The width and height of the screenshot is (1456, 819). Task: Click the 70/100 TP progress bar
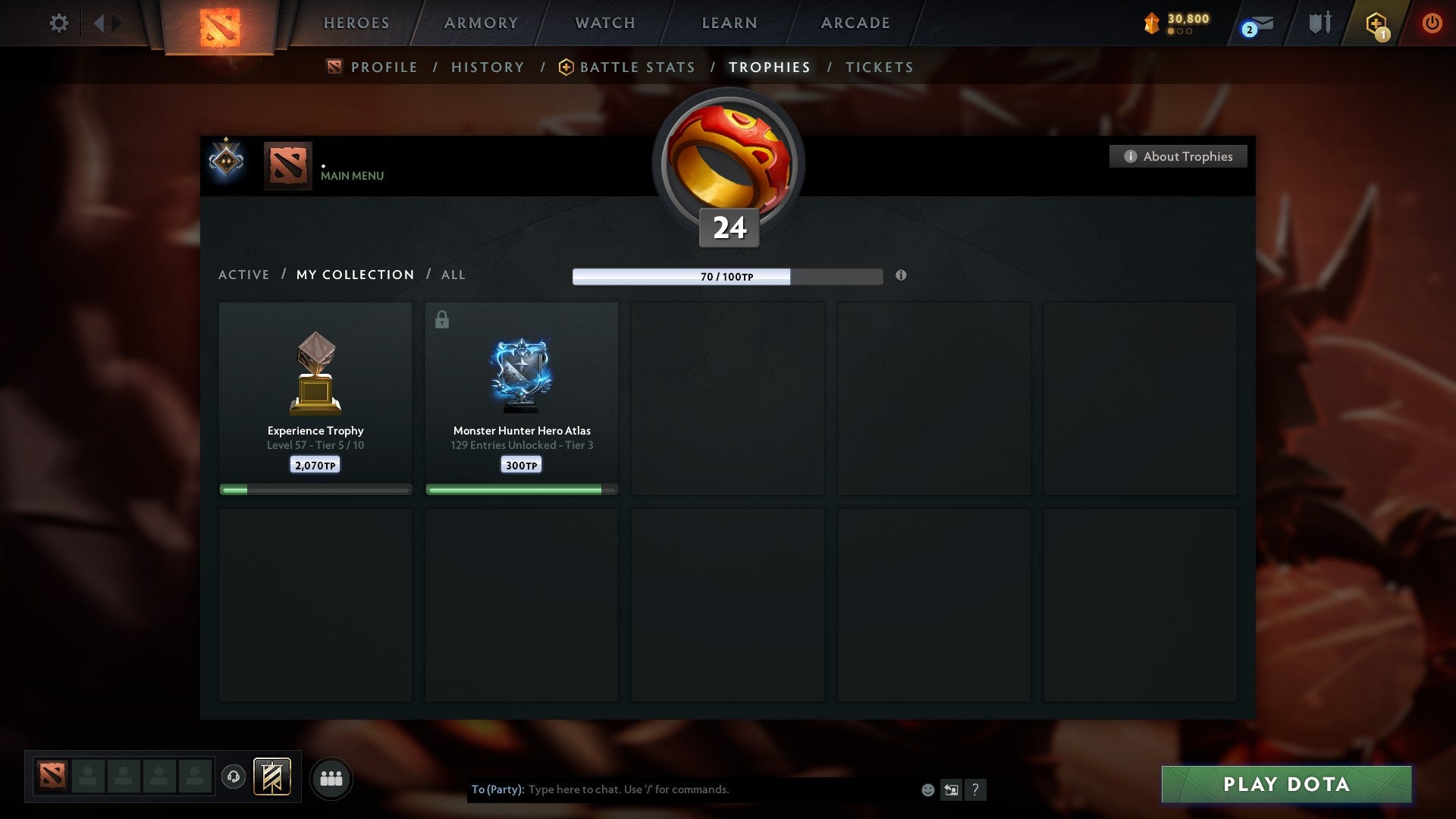click(x=726, y=277)
